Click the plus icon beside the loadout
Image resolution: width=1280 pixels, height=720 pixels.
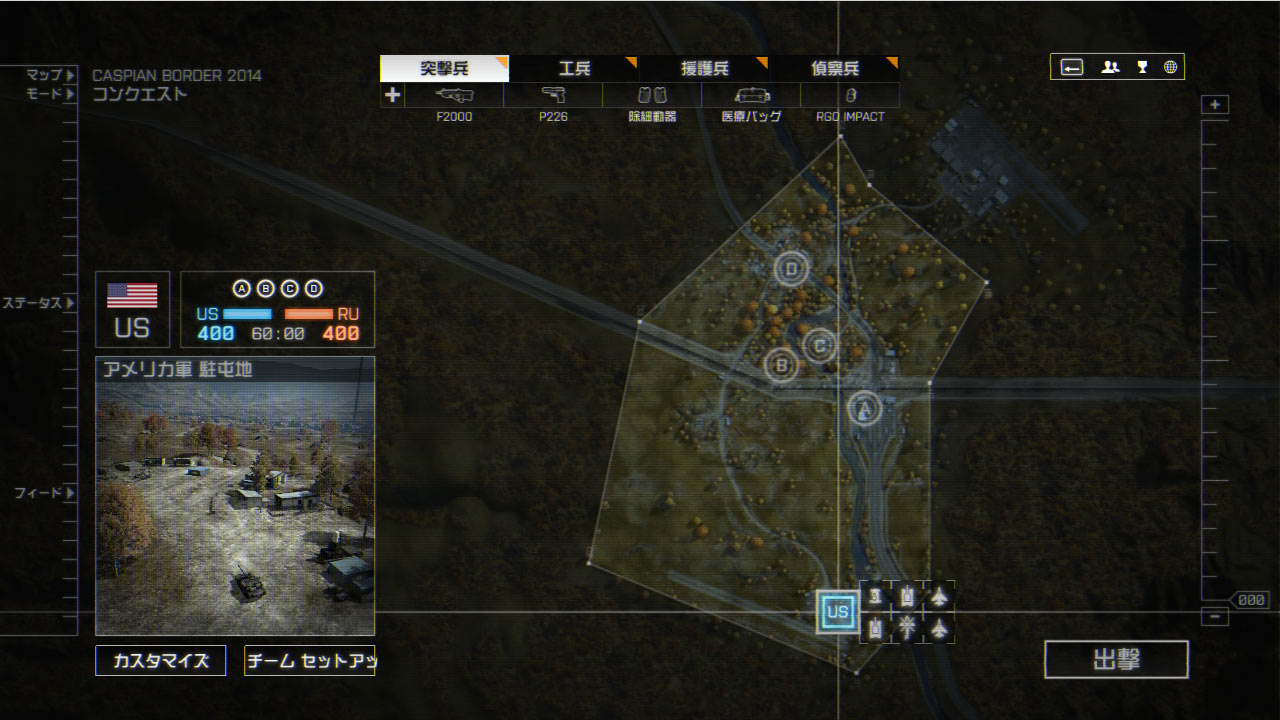393,96
